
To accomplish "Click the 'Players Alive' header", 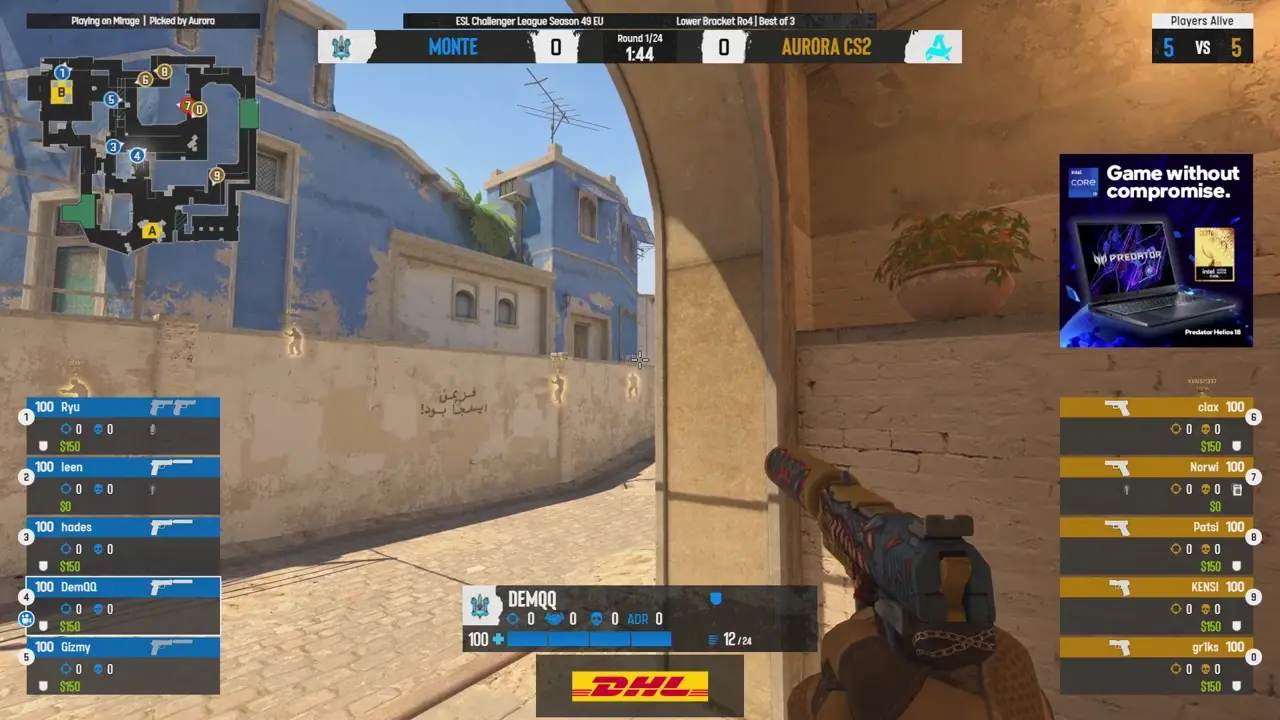I will coord(1203,20).
